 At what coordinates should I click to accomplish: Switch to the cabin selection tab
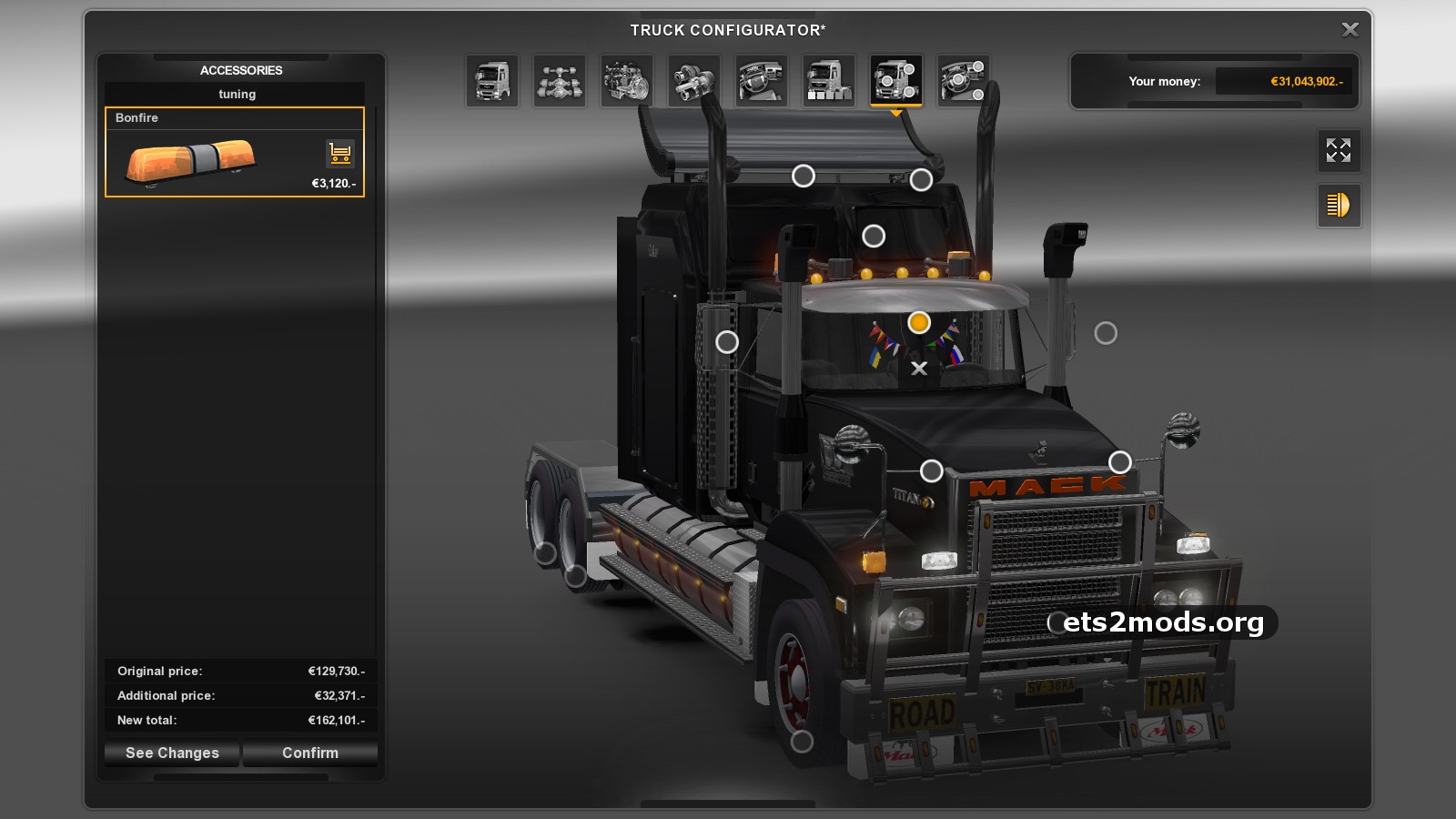(x=492, y=81)
